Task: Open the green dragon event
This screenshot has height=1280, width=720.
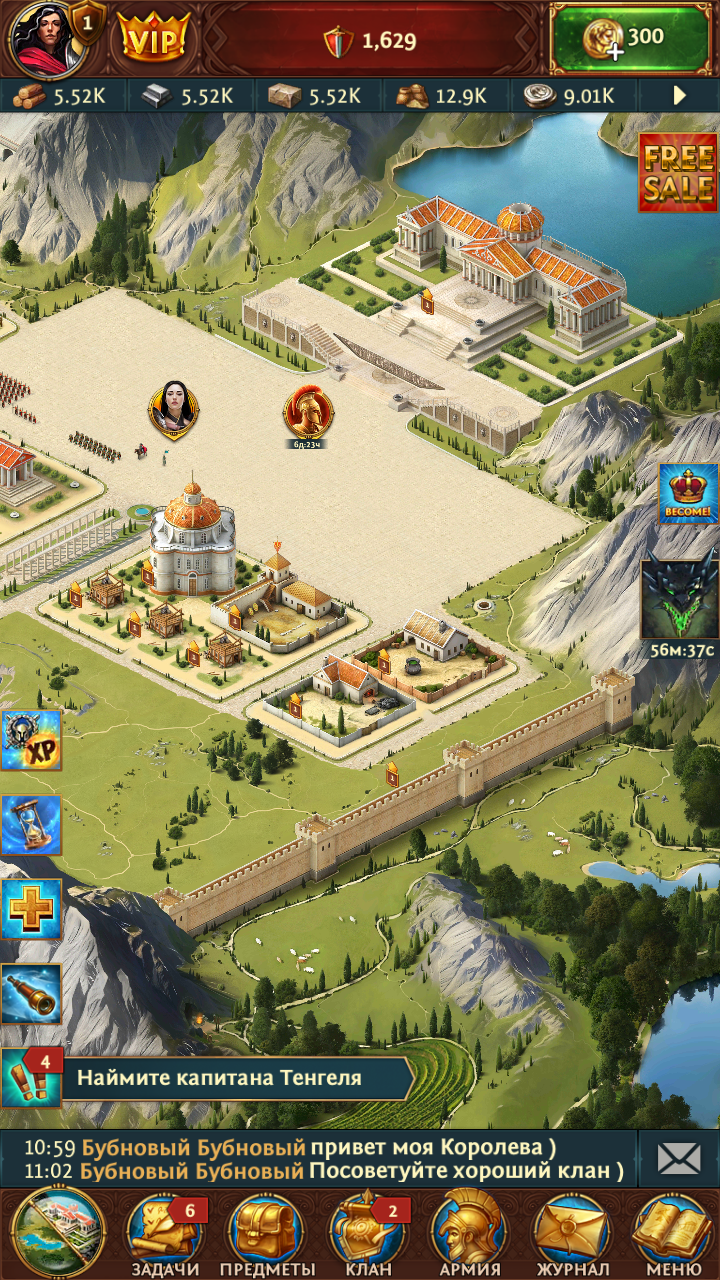Action: [680, 598]
